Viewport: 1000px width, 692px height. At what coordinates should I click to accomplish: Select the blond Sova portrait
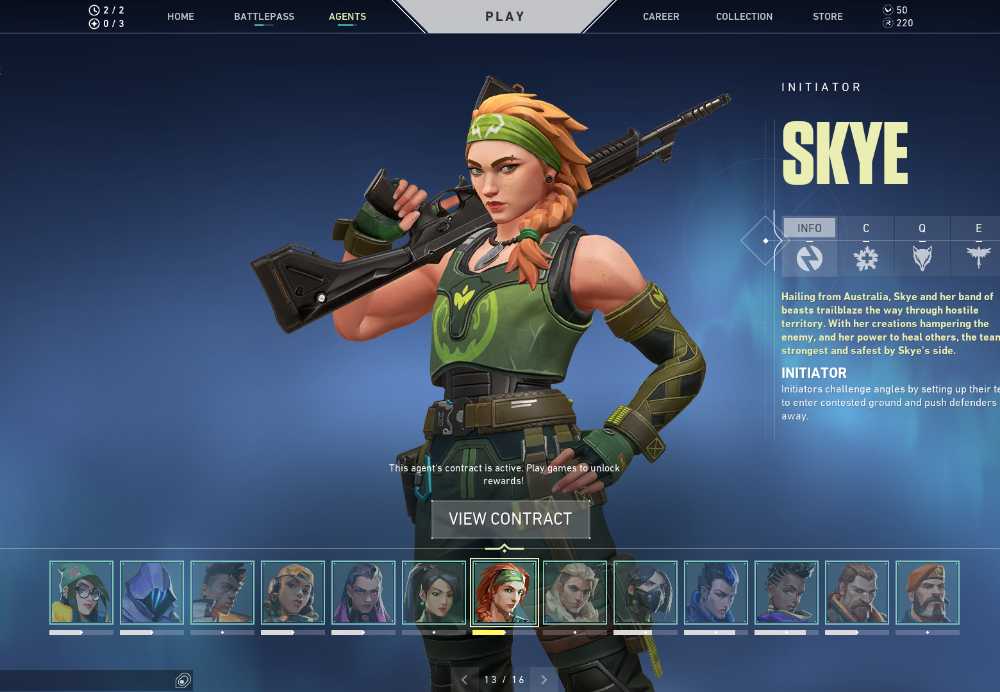coord(575,592)
